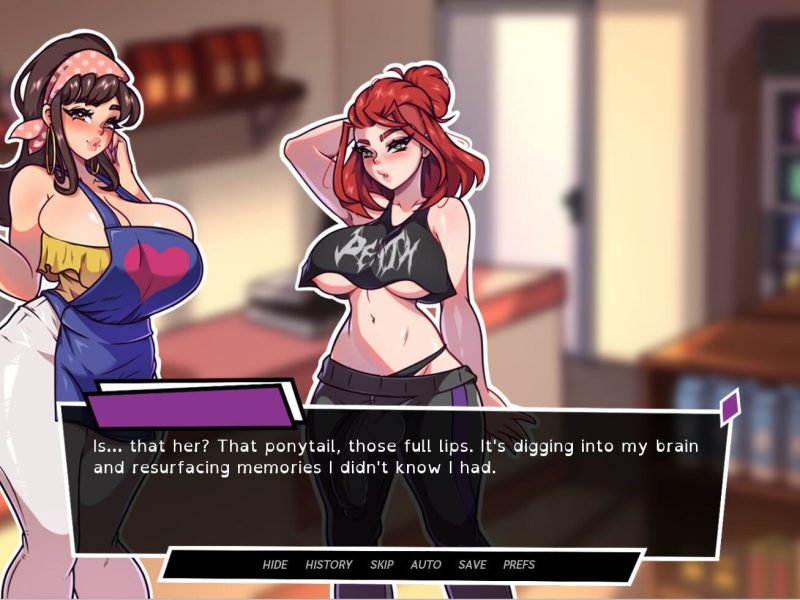This screenshot has height=600, width=800.
Task: Click the dialogue text box to continue
Action: (x=400, y=480)
